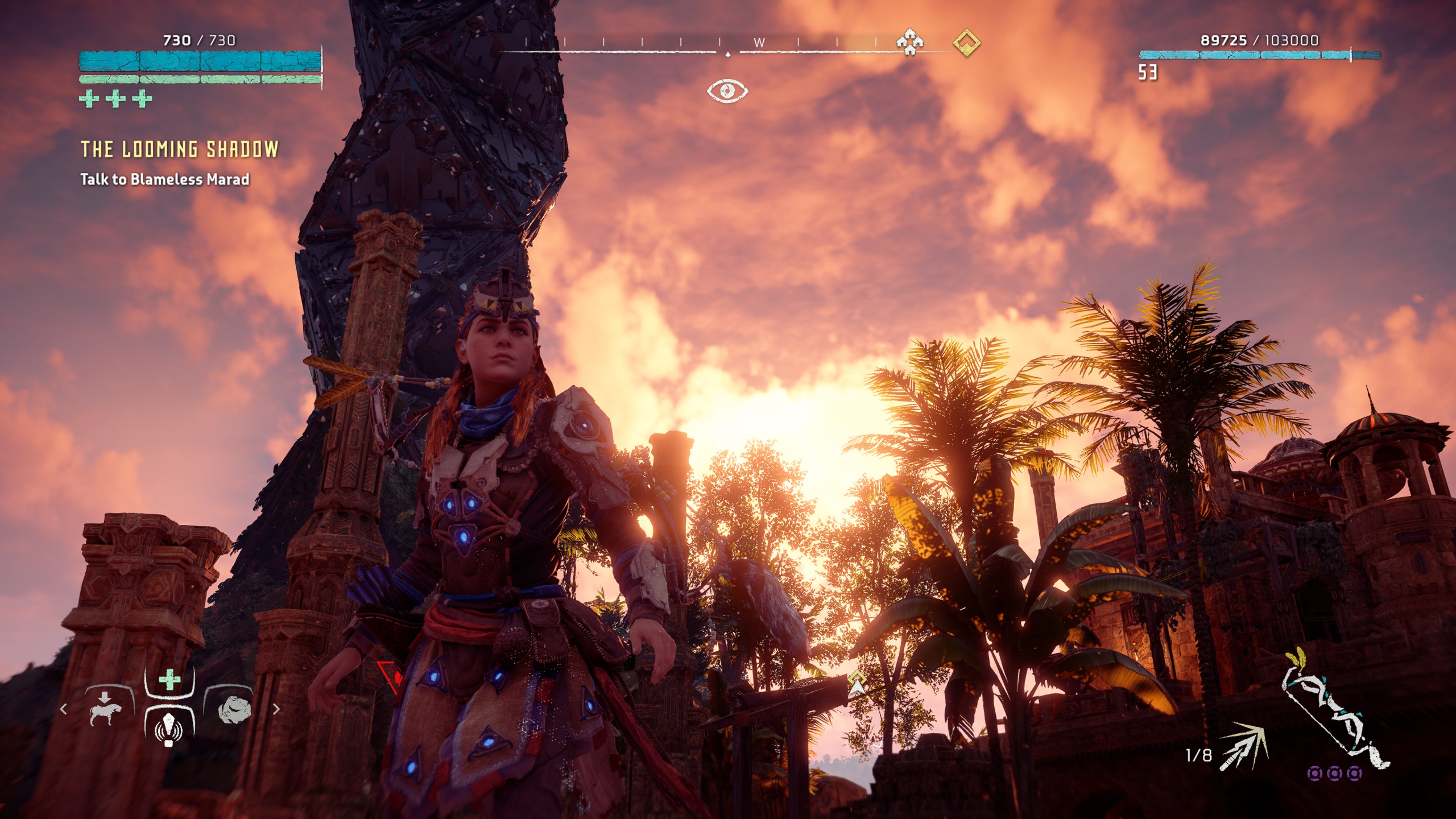Viewport: 1456px width, 819px height.
Task: Cycle quick tools with the left arrow
Action: click(63, 709)
